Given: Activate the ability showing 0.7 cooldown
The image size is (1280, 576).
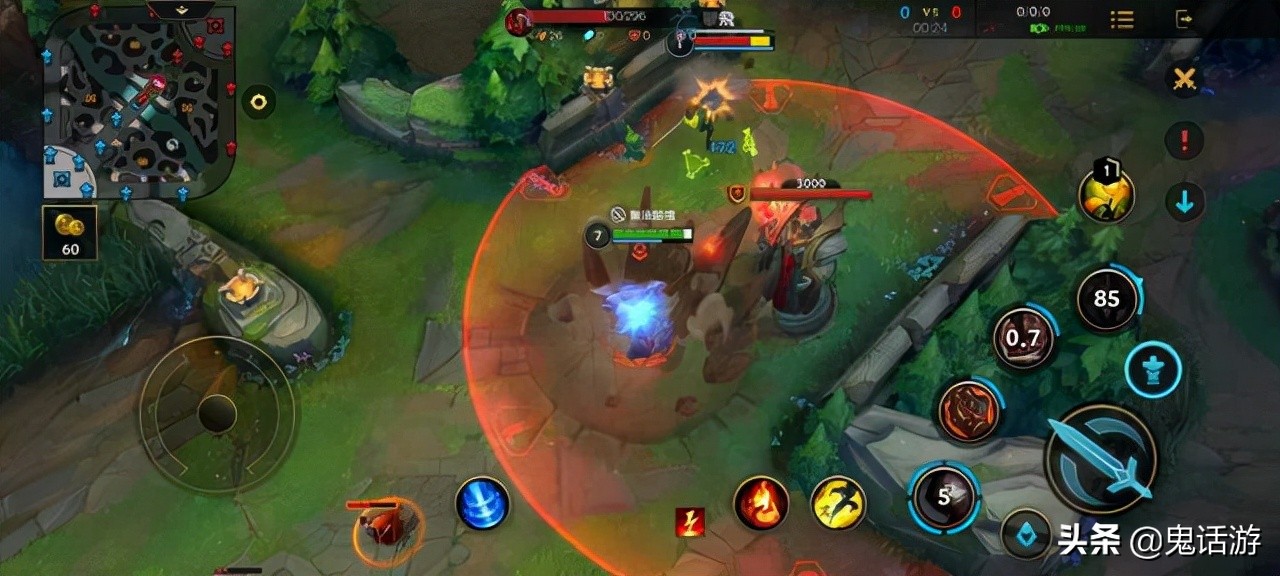Looking at the screenshot, I should click(1023, 338).
